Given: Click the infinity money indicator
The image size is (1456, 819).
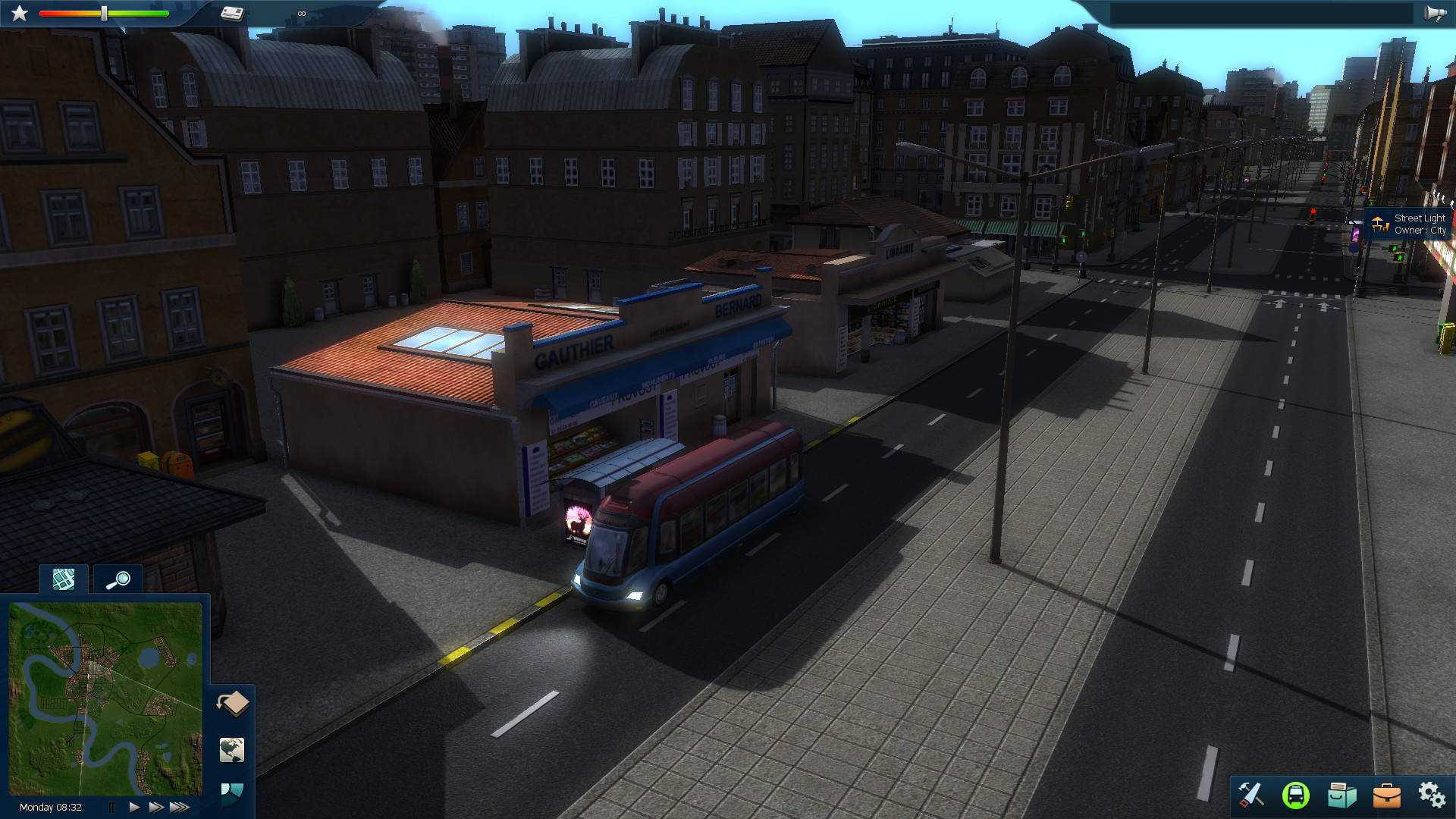Looking at the screenshot, I should pyautogui.click(x=301, y=12).
